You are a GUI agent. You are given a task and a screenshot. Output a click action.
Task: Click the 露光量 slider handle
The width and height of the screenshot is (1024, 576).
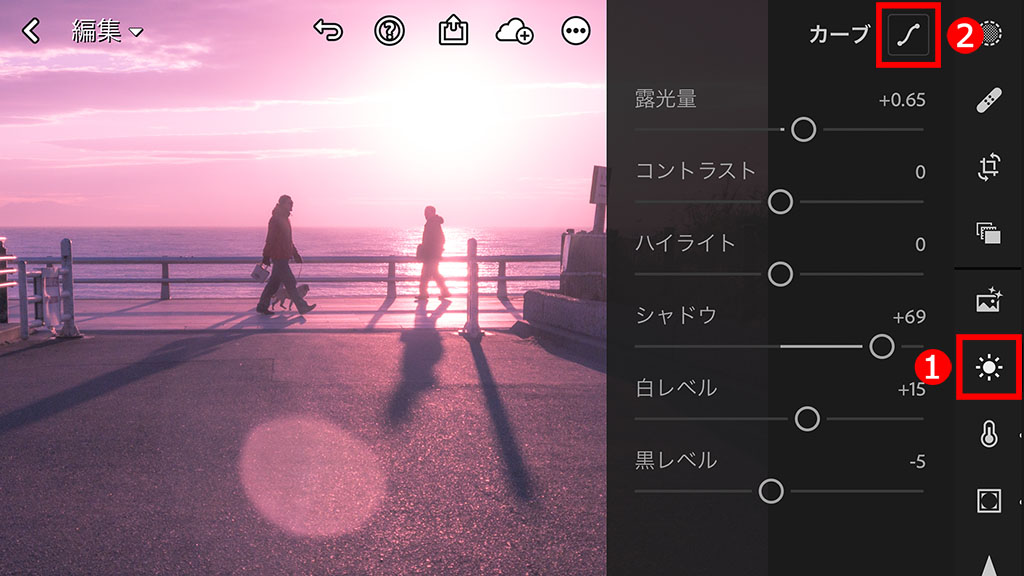(x=803, y=129)
